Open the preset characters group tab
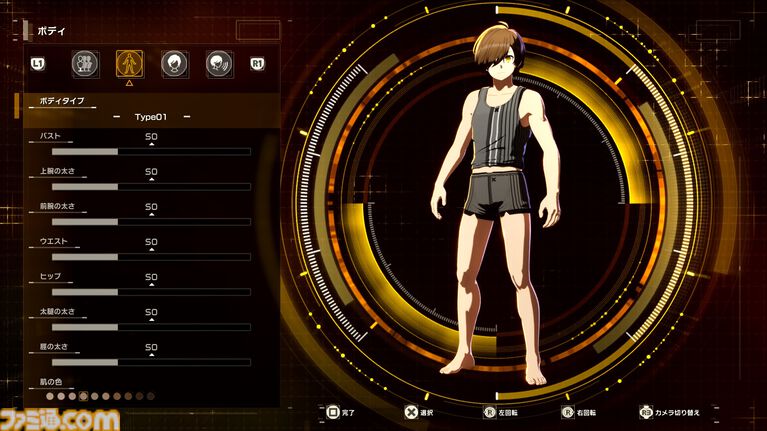767x431 pixels. pyautogui.click(x=86, y=64)
